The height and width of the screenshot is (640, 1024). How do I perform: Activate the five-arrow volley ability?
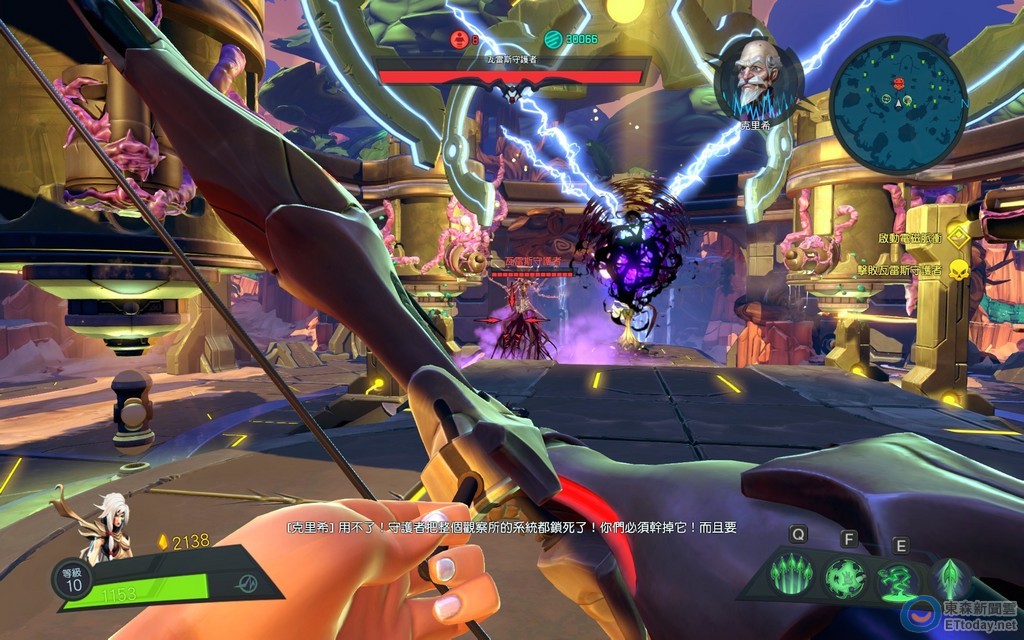pyautogui.click(x=790, y=578)
